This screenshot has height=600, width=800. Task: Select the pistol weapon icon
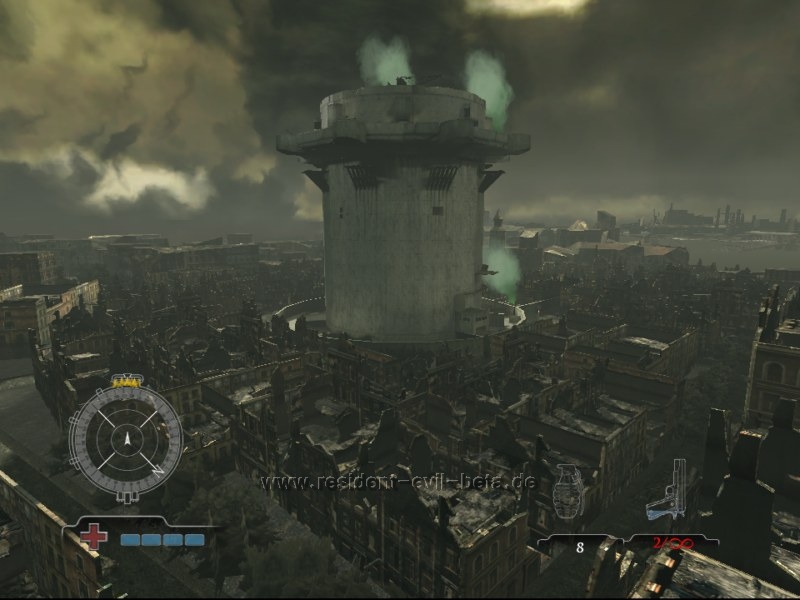tap(668, 493)
